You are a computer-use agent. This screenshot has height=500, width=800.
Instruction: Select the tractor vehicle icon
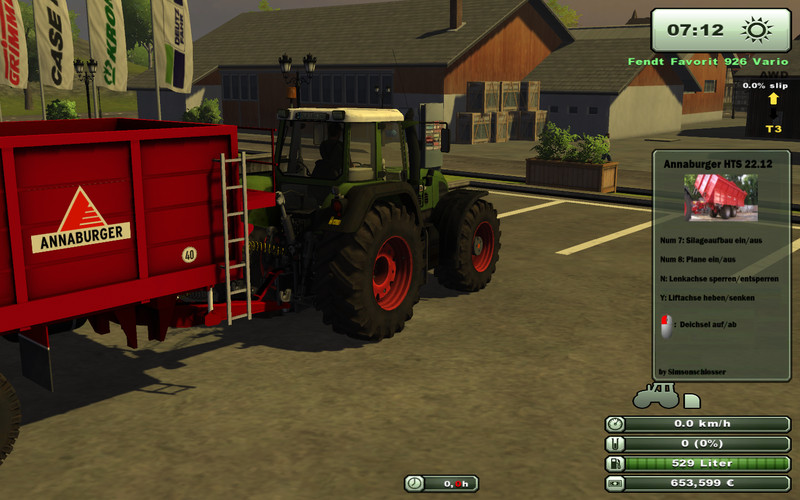(x=655, y=396)
